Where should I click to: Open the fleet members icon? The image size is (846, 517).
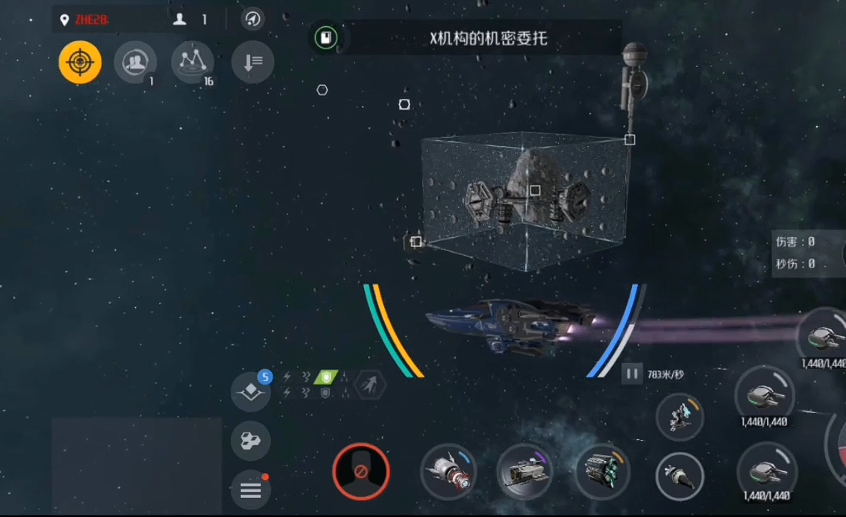[135, 62]
